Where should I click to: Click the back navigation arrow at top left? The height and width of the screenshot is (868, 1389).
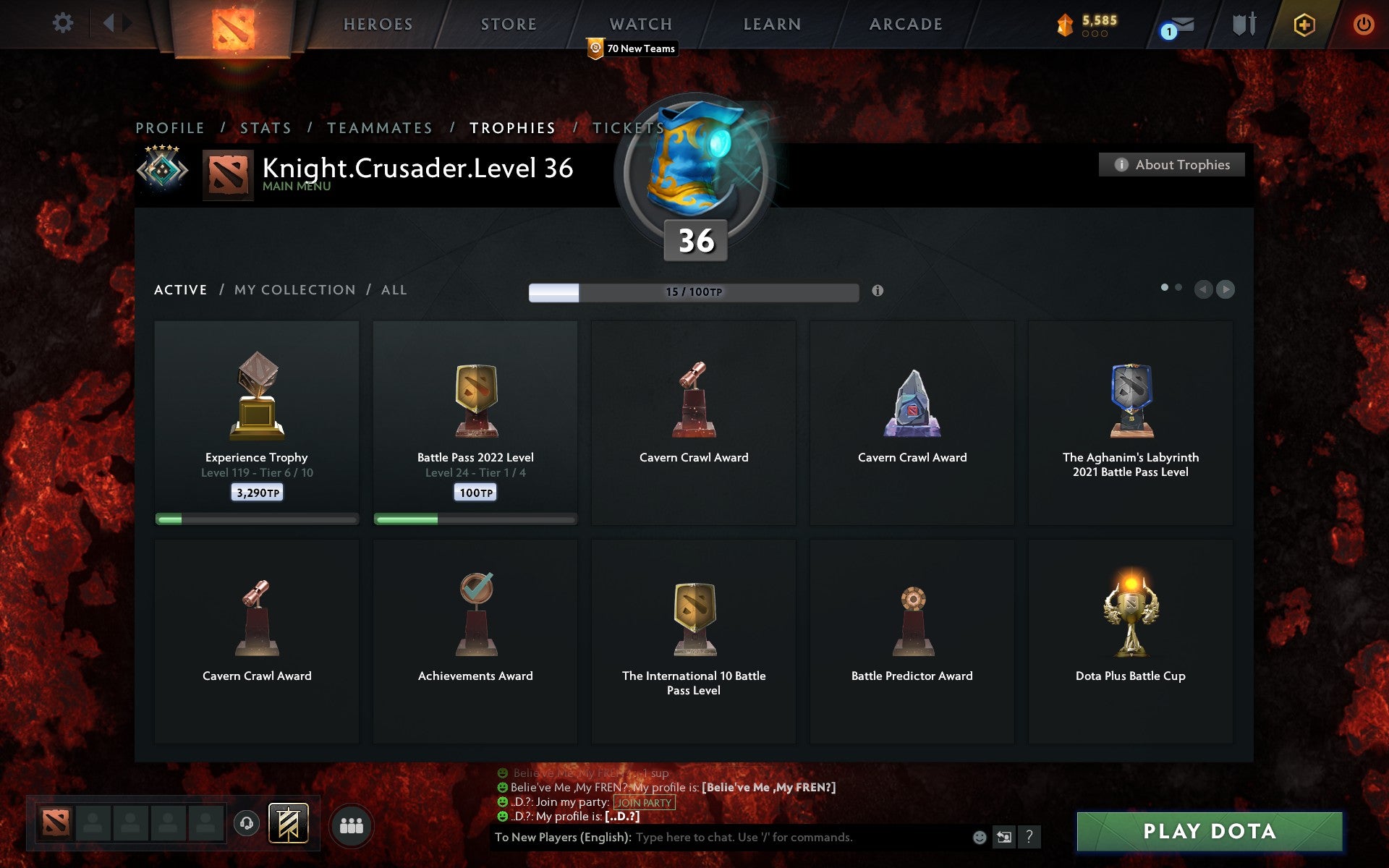[x=109, y=23]
